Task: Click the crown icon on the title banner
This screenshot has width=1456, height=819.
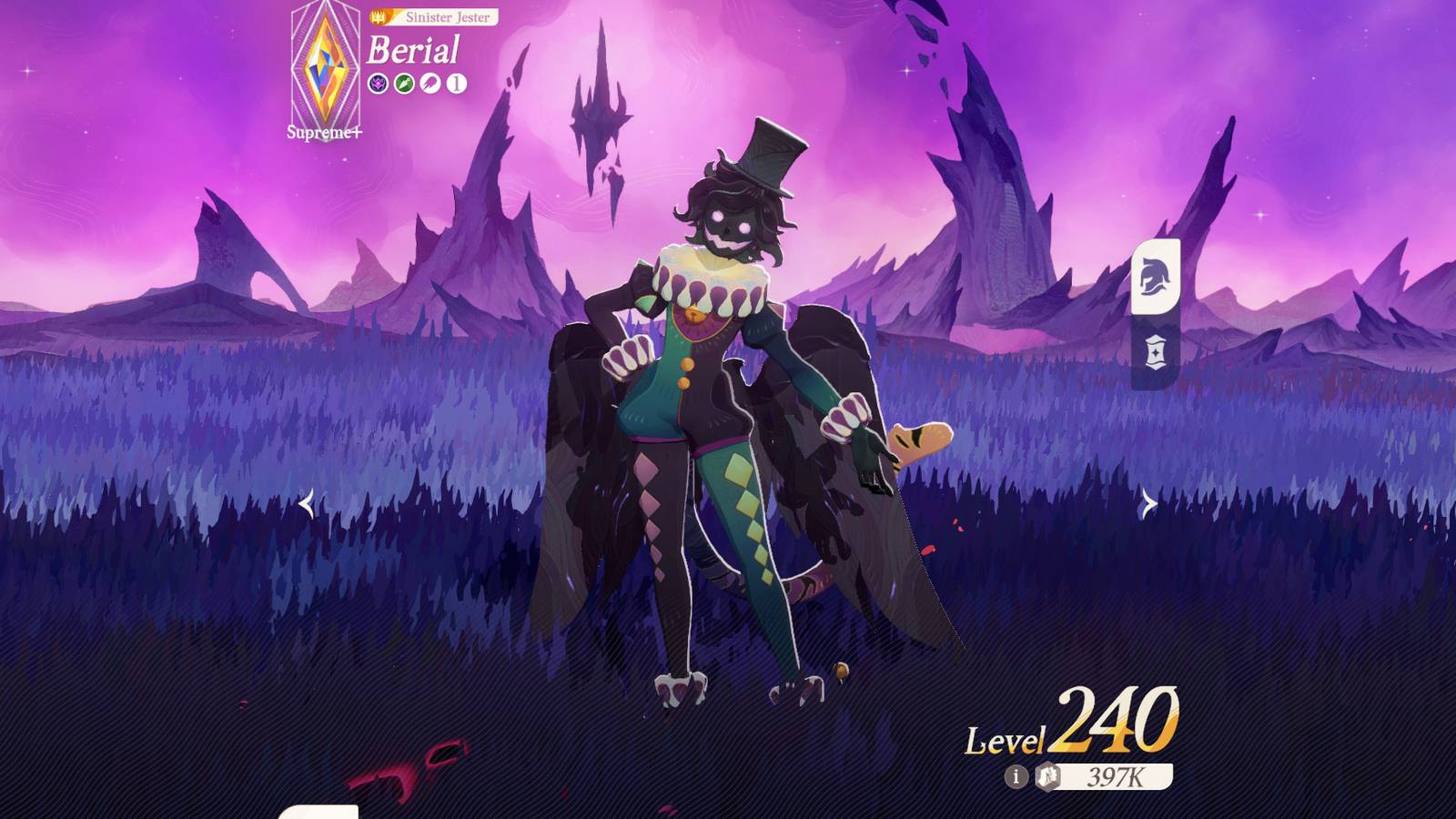Action: 379,15
